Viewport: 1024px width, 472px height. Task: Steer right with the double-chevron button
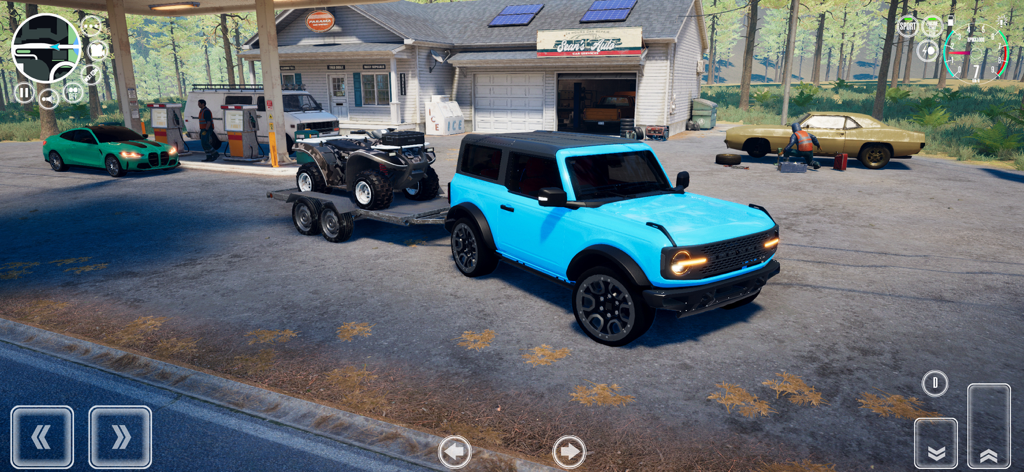[x=120, y=437]
